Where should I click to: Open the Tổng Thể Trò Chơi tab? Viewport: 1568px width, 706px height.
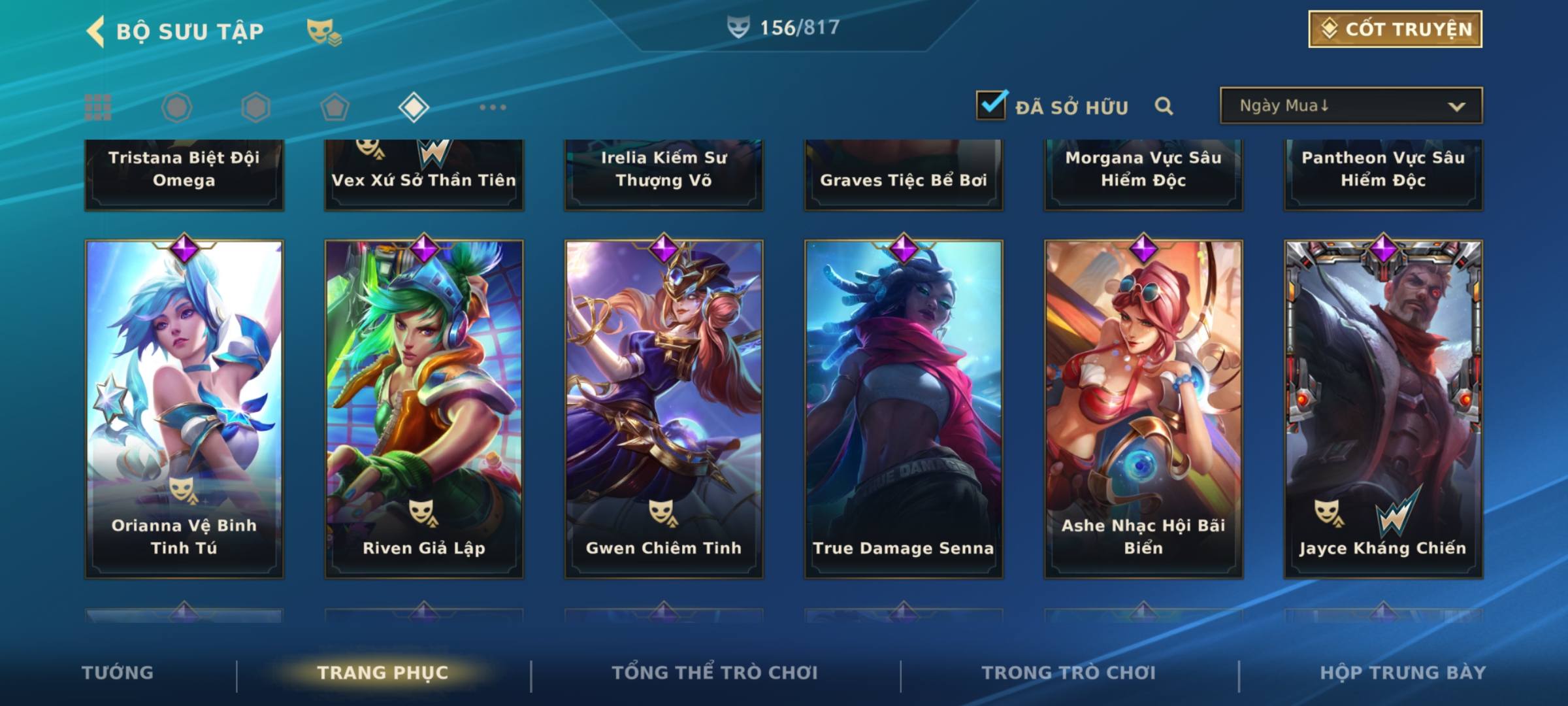tap(715, 673)
